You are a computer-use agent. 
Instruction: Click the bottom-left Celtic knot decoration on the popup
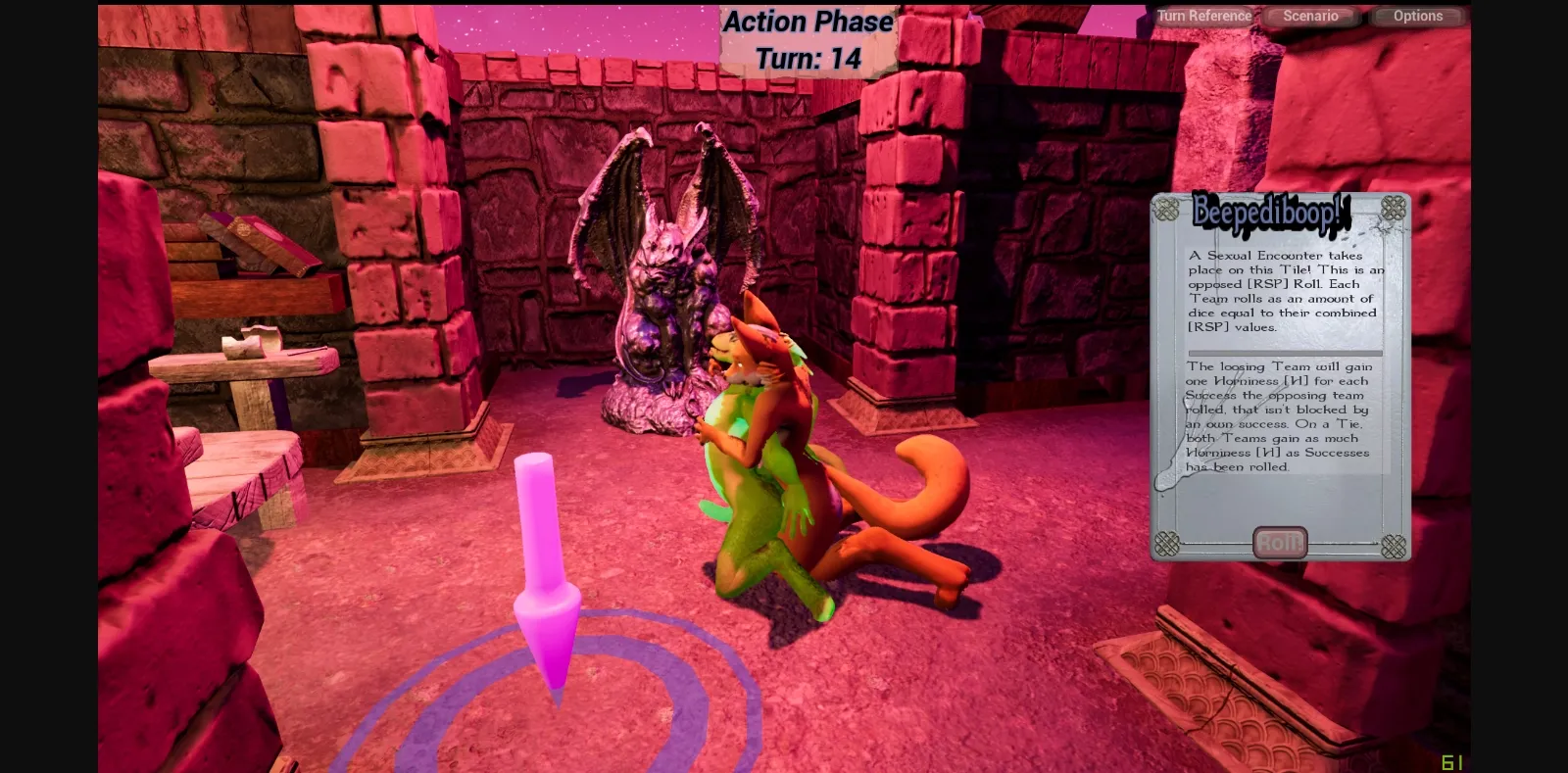[x=1165, y=541]
